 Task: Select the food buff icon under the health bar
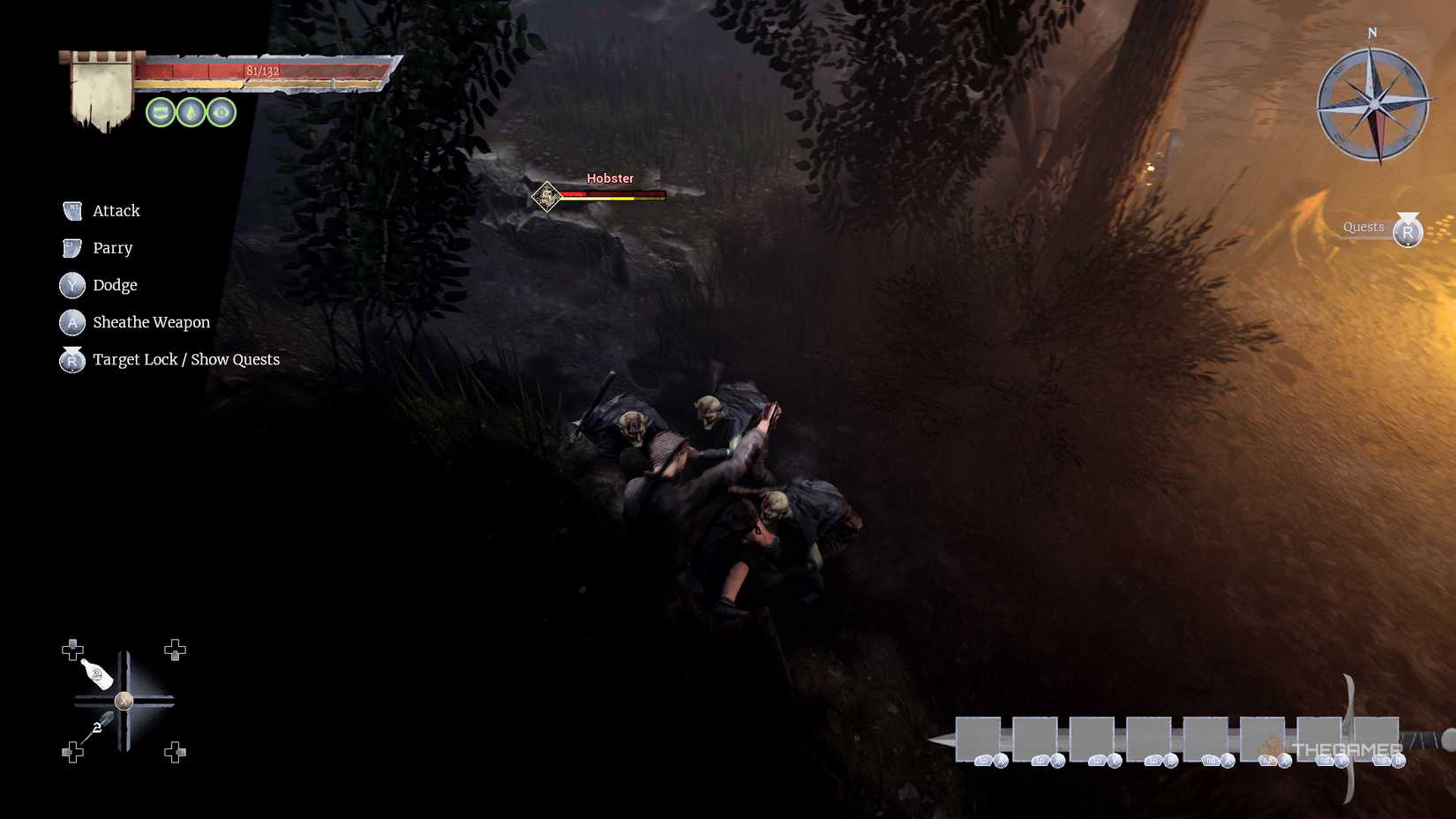pos(160,112)
